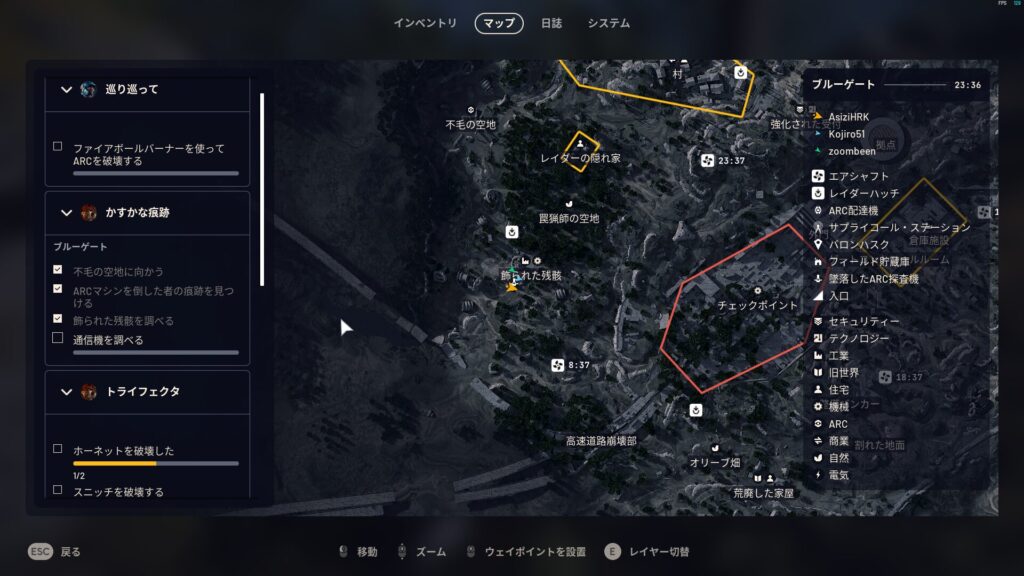
Task: Open the システム tab
Action: [608, 23]
